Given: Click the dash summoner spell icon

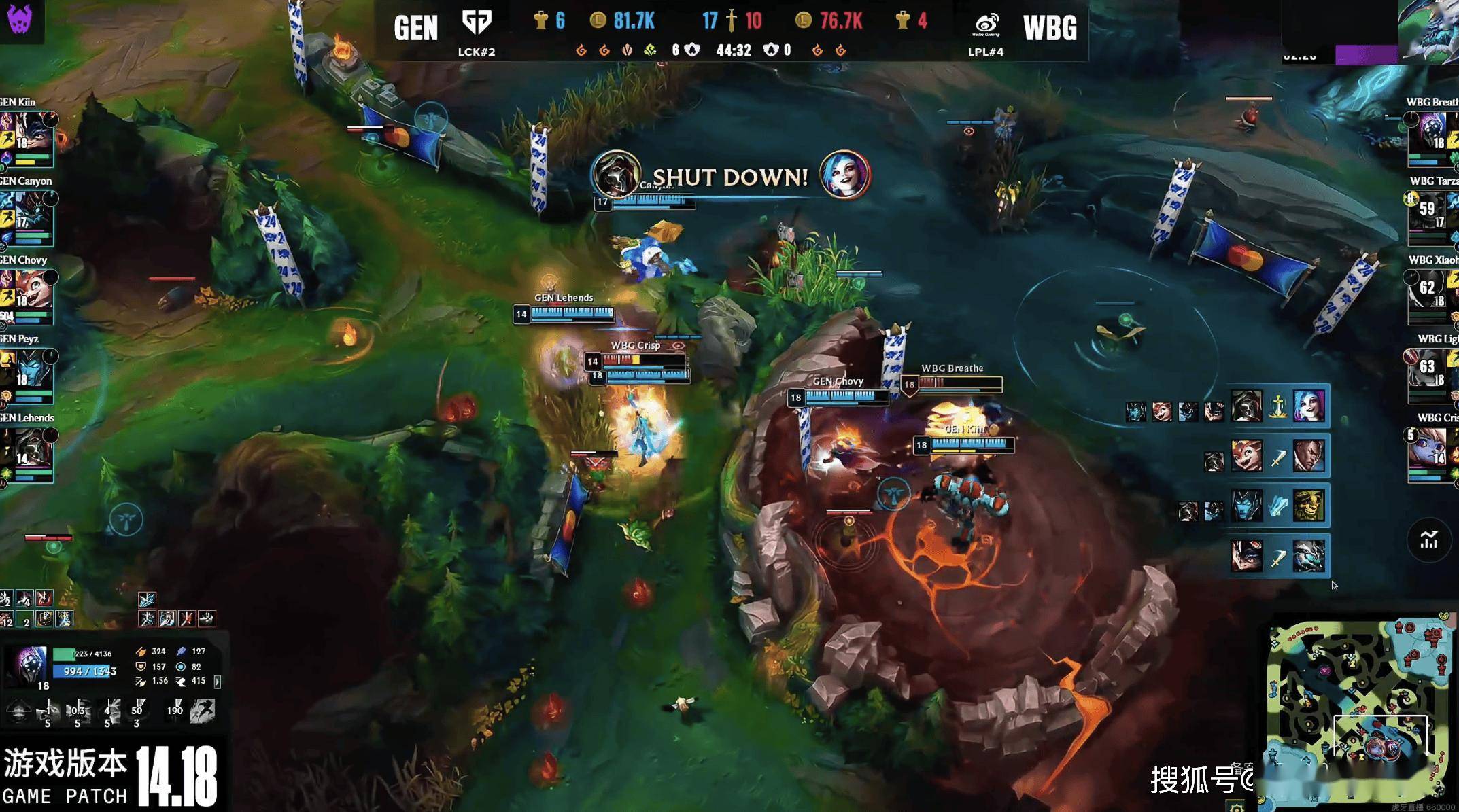Looking at the screenshot, I should tap(203, 711).
